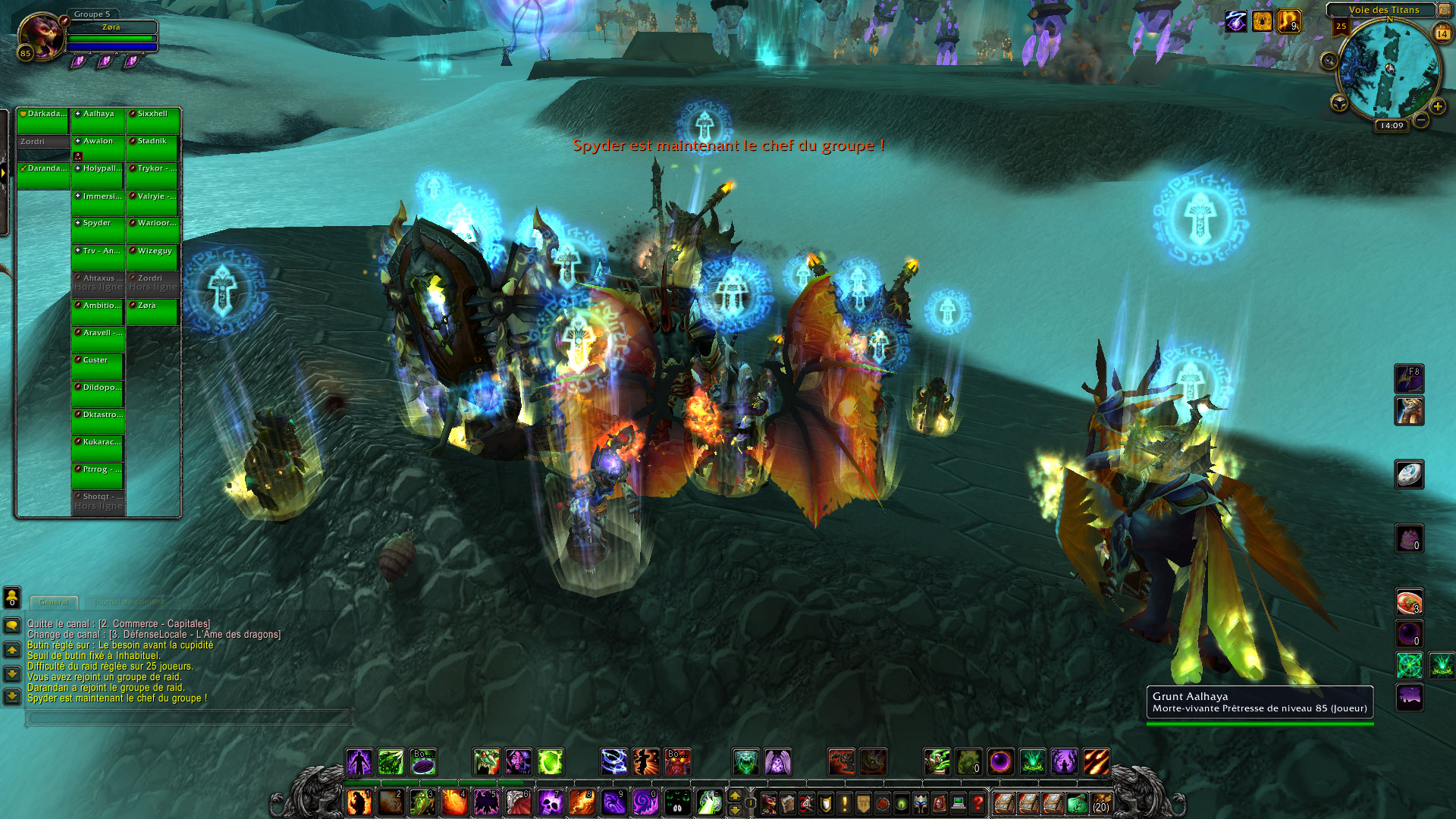Click the Zørà player portrait
The height and width of the screenshot is (819, 1456).
42,36
